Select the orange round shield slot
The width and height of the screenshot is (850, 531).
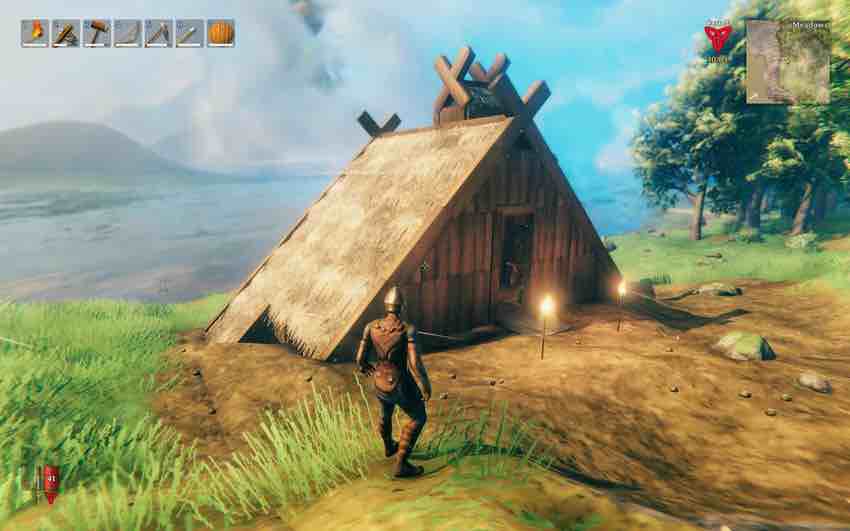pyautogui.click(x=220, y=33)
